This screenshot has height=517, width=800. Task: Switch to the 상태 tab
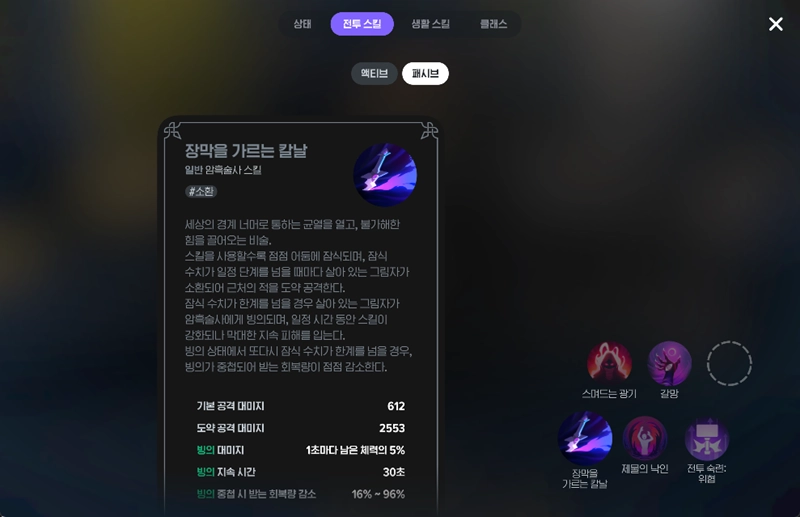[x=302, y=24]
